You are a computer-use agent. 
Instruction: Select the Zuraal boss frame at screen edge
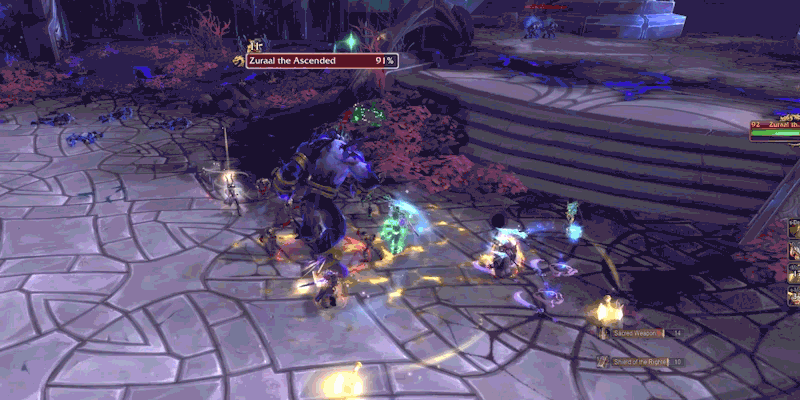click(x=776, y=129)
